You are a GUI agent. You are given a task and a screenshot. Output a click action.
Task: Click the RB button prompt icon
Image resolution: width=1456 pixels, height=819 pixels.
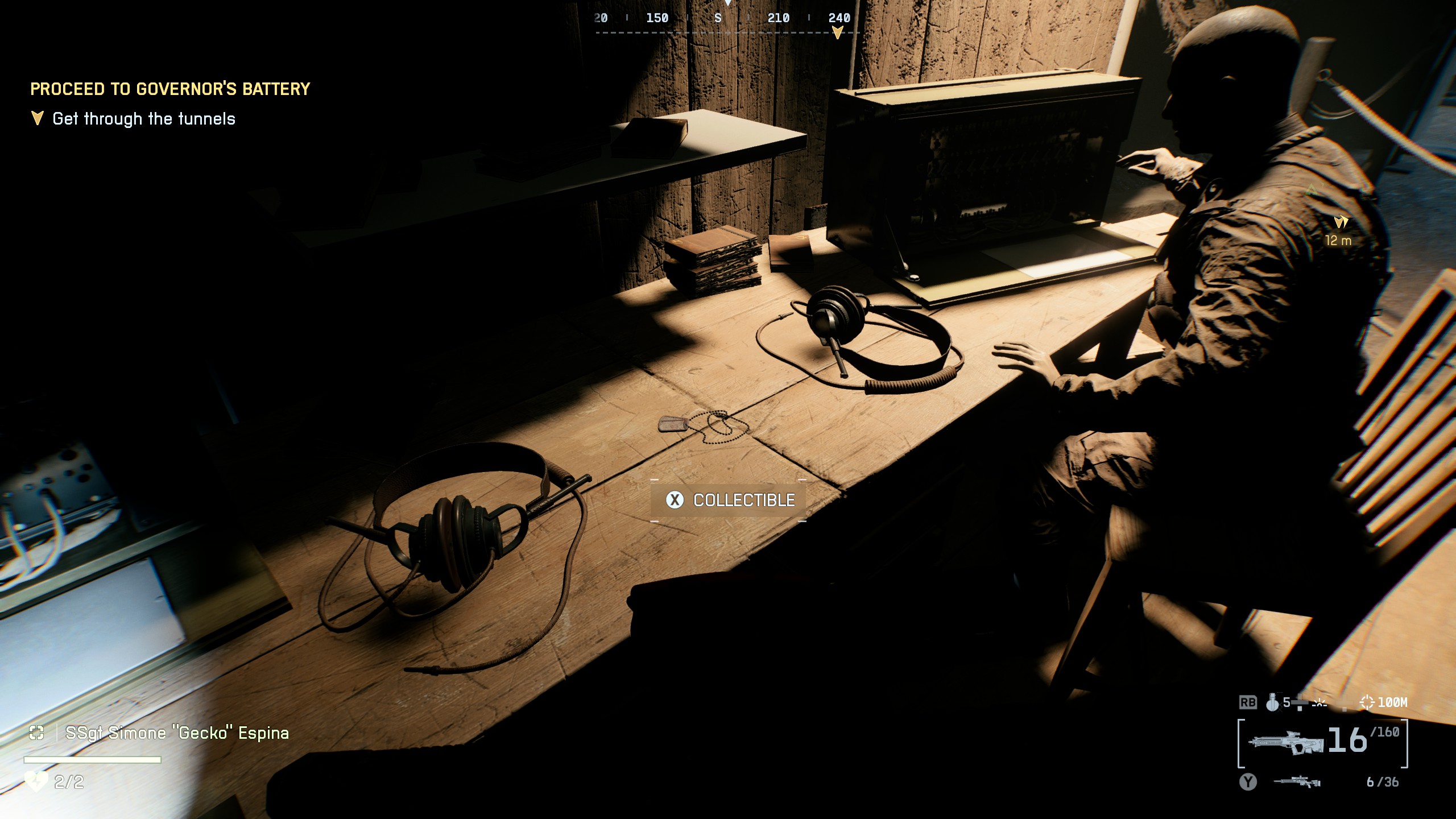pos(1248,703)
